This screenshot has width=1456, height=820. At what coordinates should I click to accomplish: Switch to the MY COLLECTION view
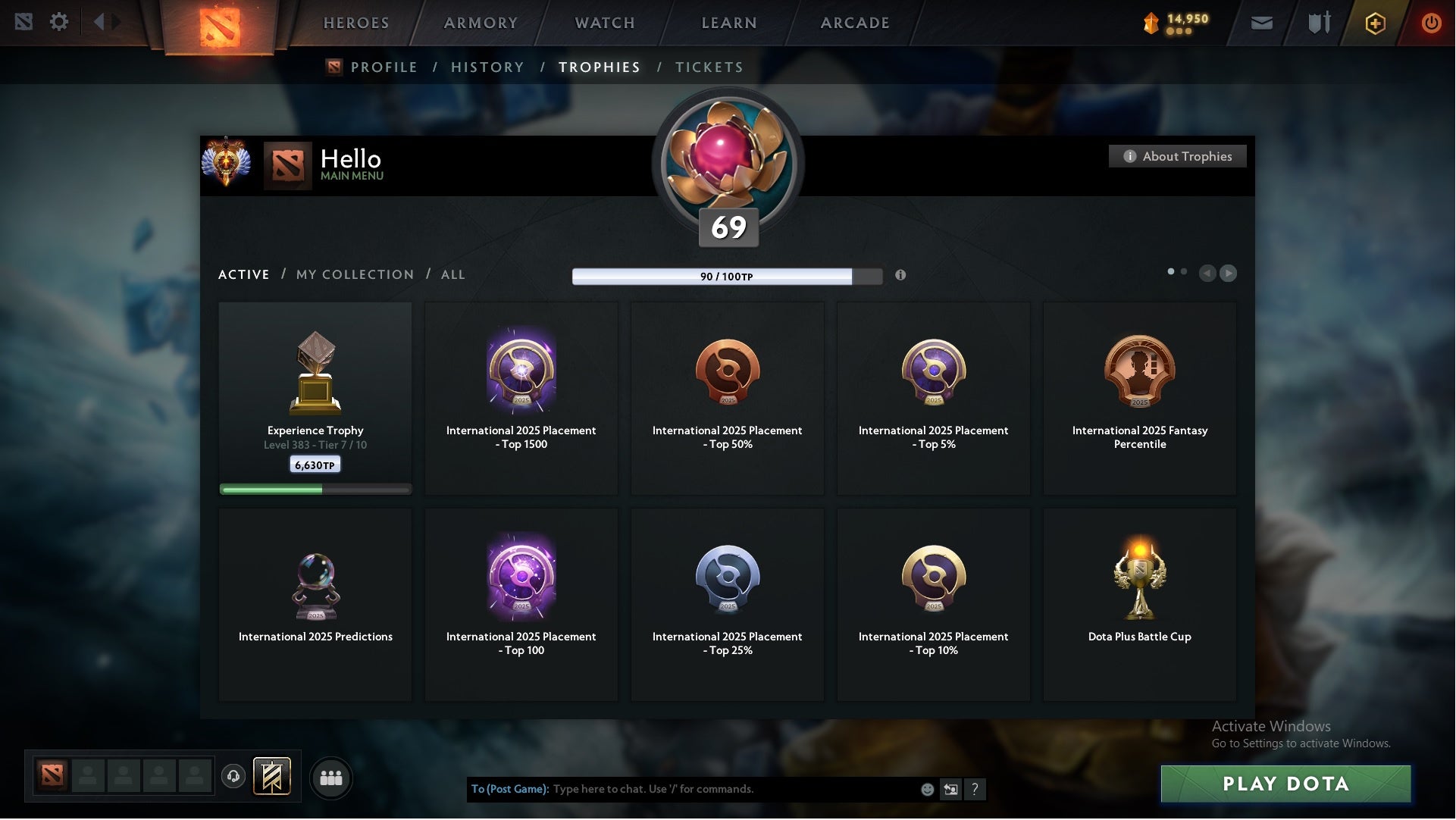355,274
